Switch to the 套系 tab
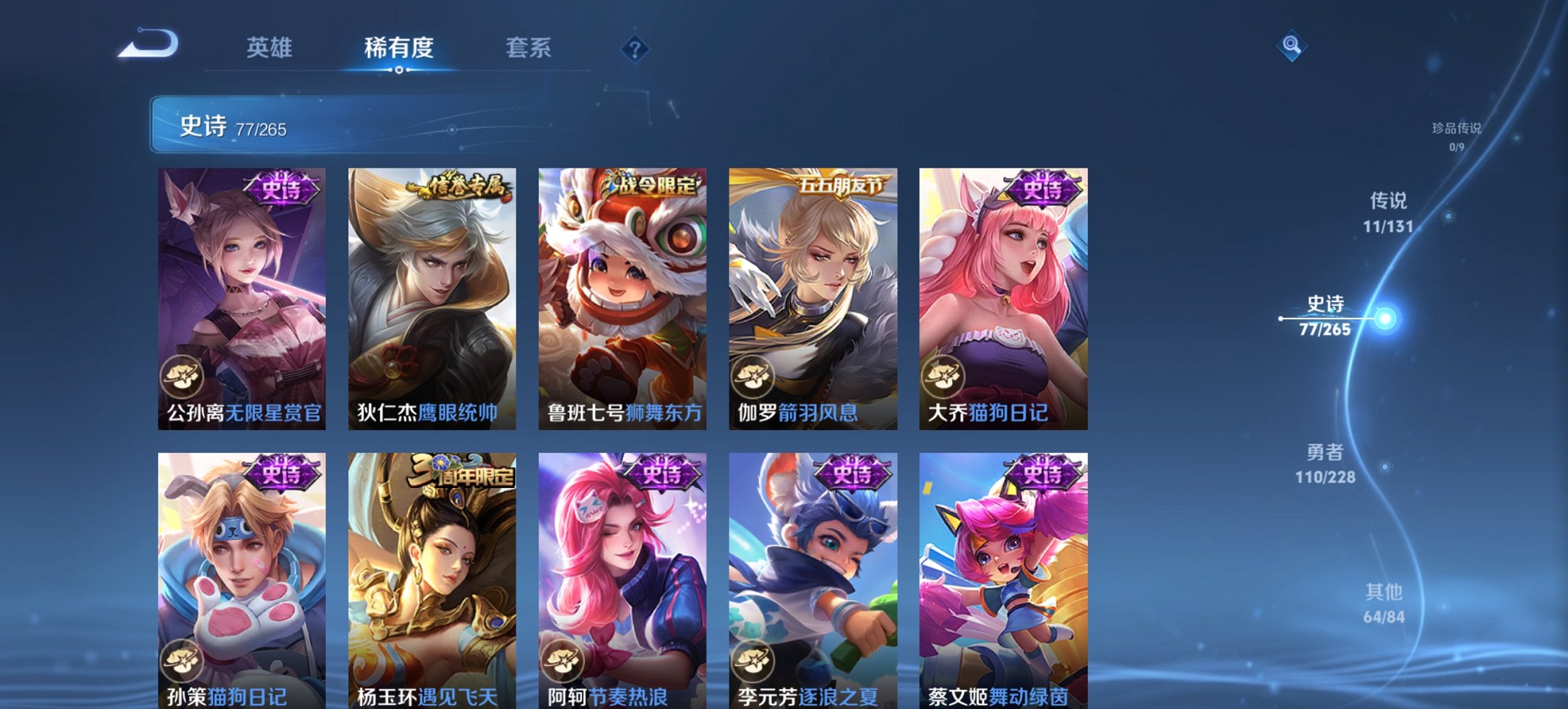1568x709 pixels. [529, 48]
